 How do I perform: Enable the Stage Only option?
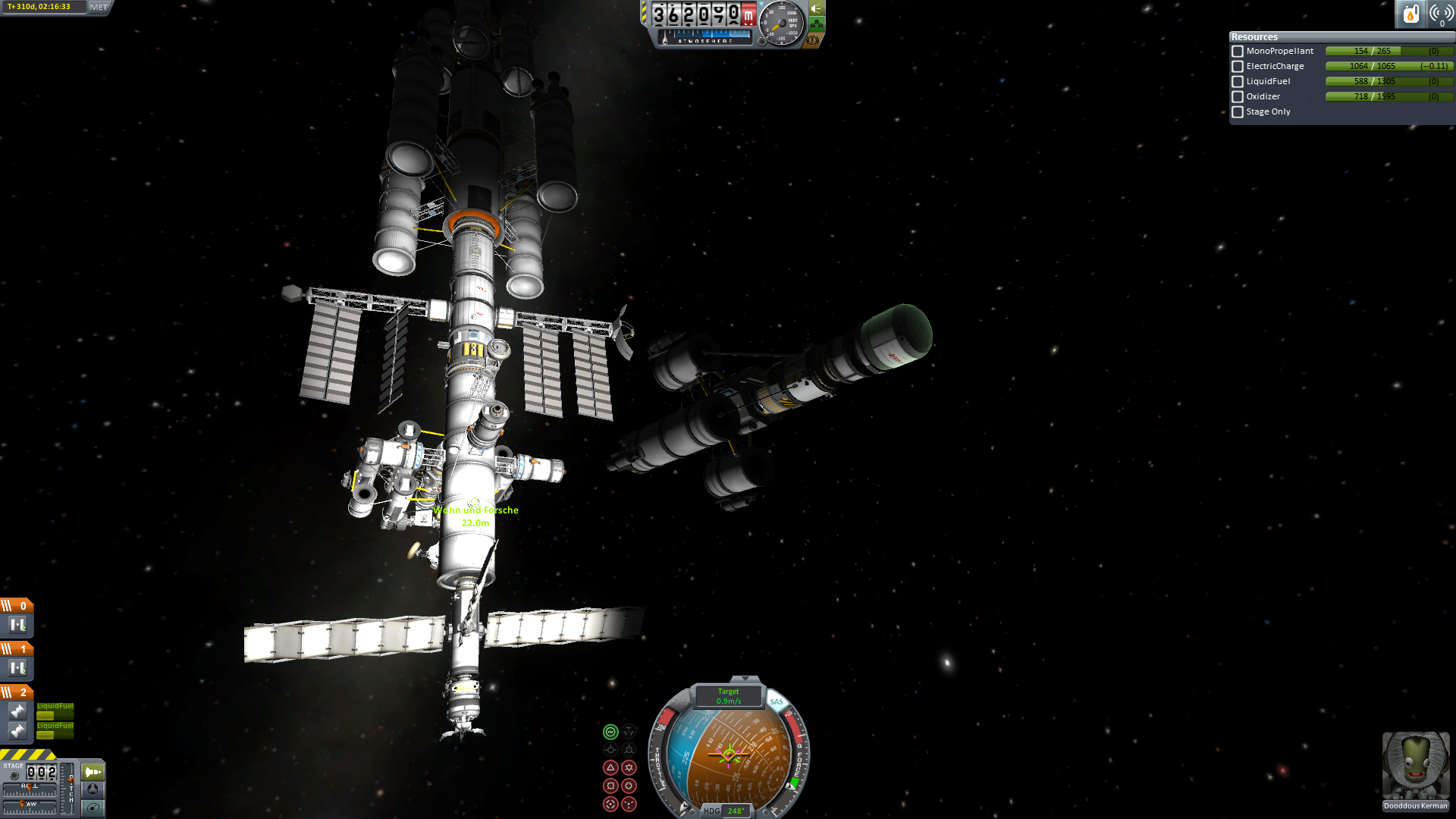pyautogui.click(x=1238, y=112)
